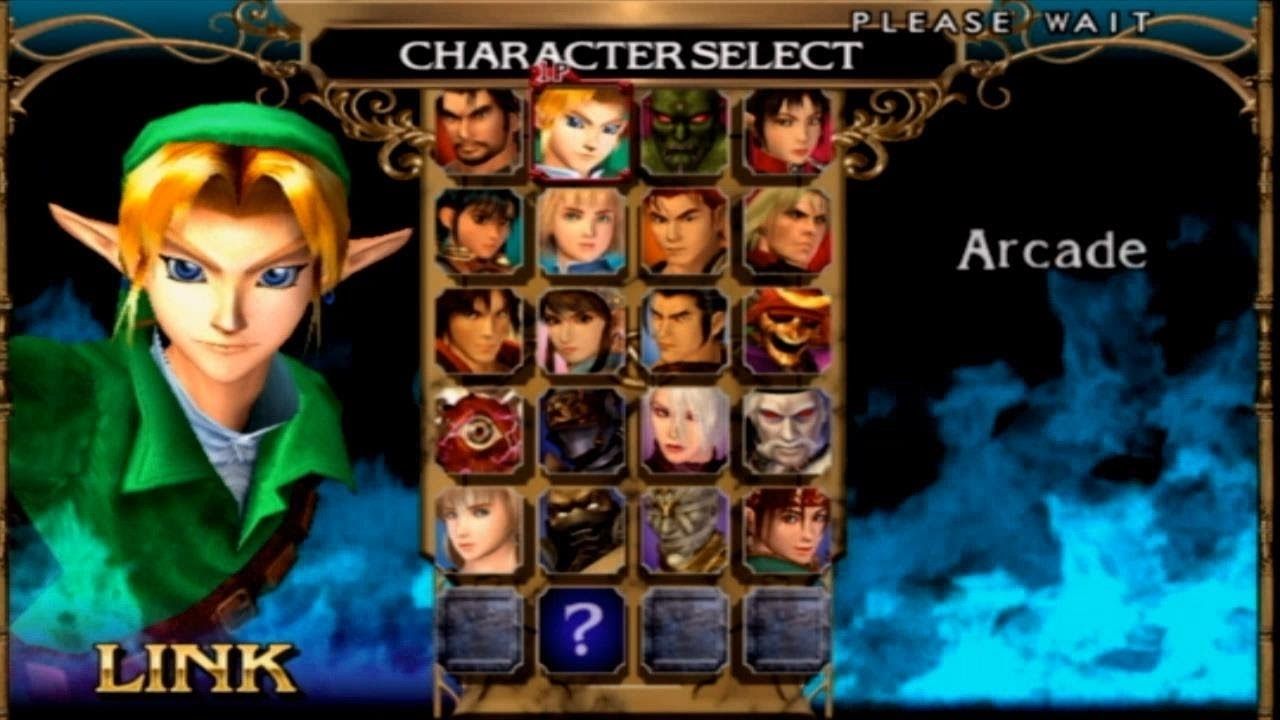Select white-haired Ivy's portrait
1280x720 pixels.
click(685, 431)
